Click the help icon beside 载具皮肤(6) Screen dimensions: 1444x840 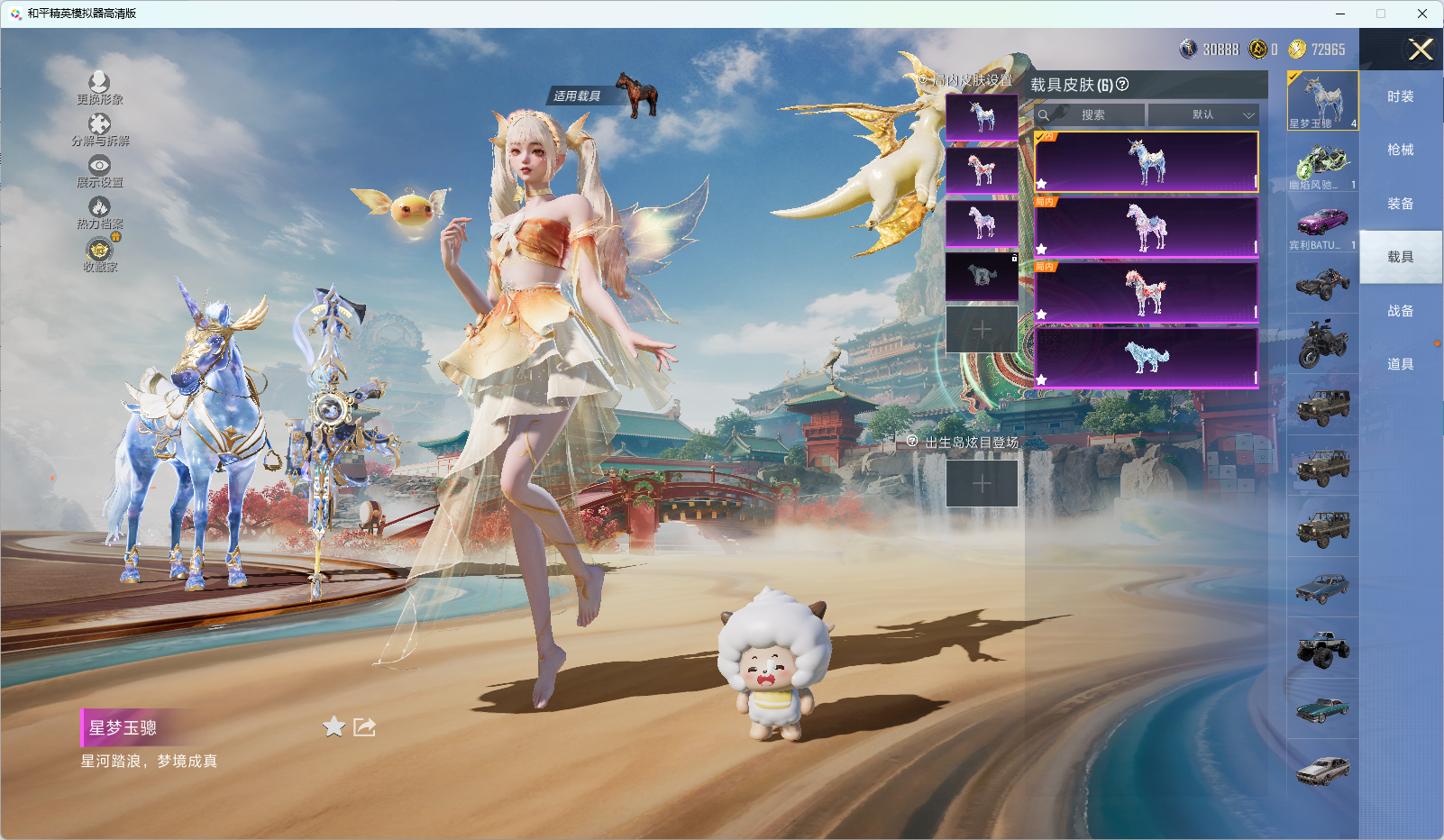[1120, 86]
